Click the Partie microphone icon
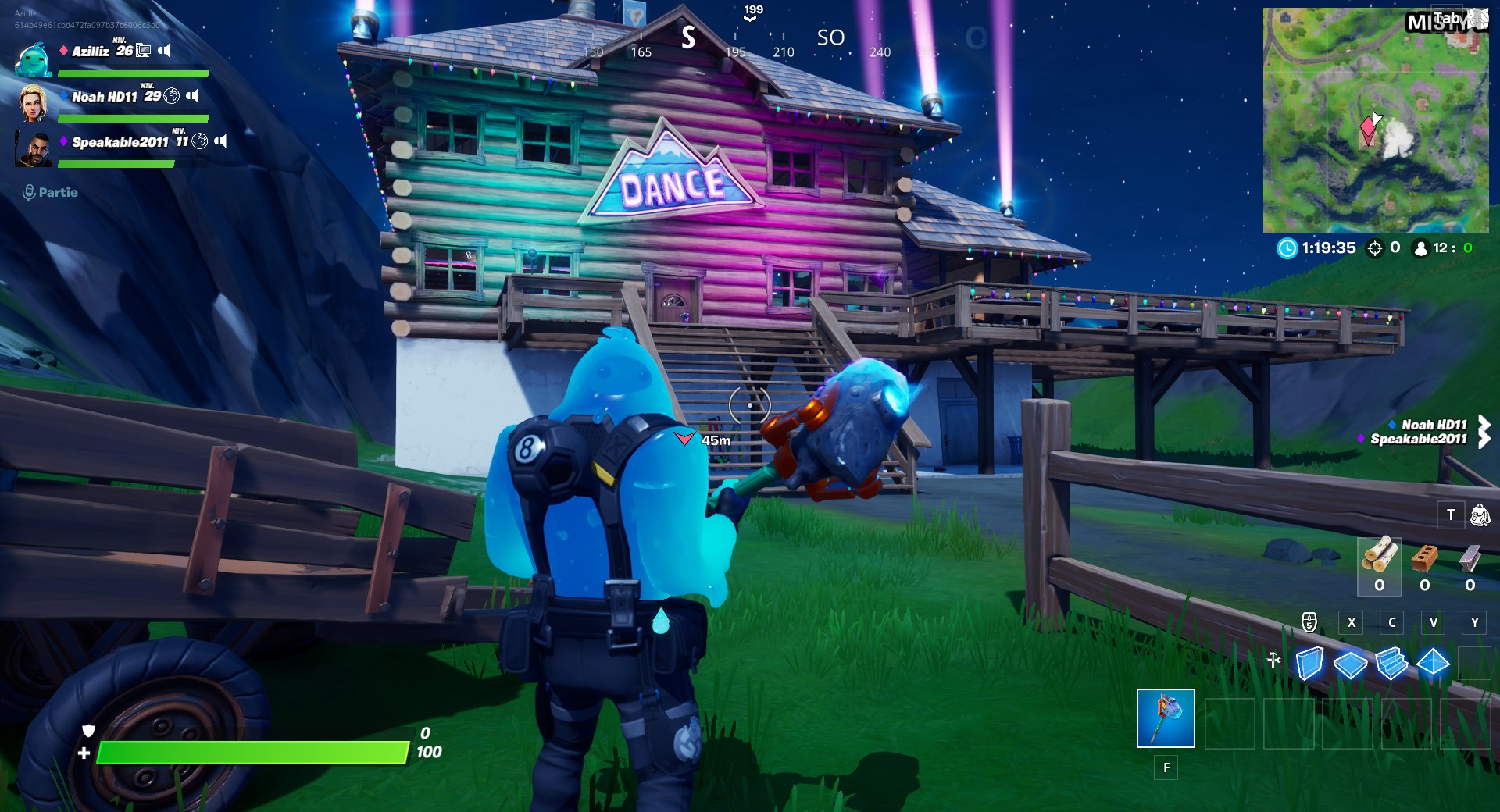This screenshot has height=812, width=1500. (30, 192)
